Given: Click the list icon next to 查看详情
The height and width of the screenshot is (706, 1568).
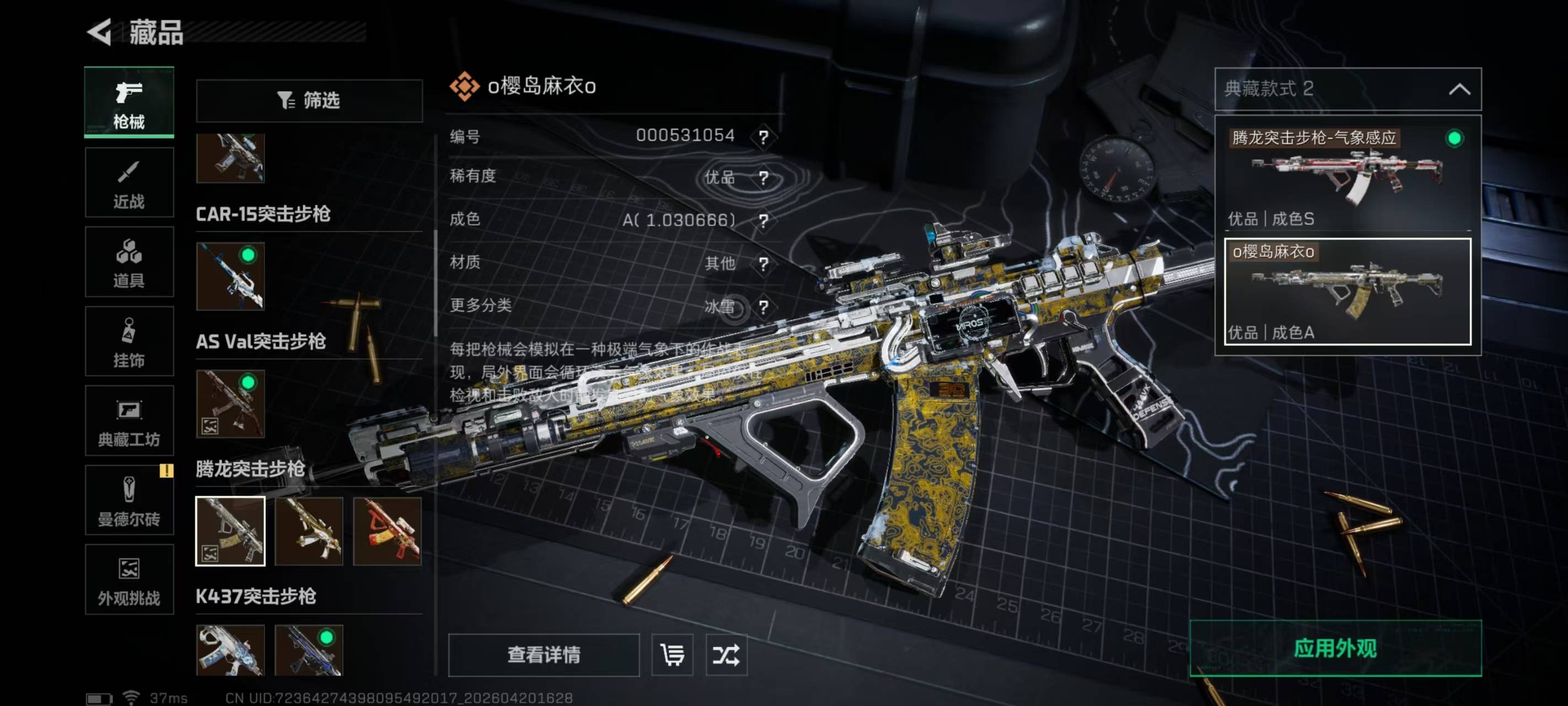Looking at the screenshot, I should coord(672,655).
